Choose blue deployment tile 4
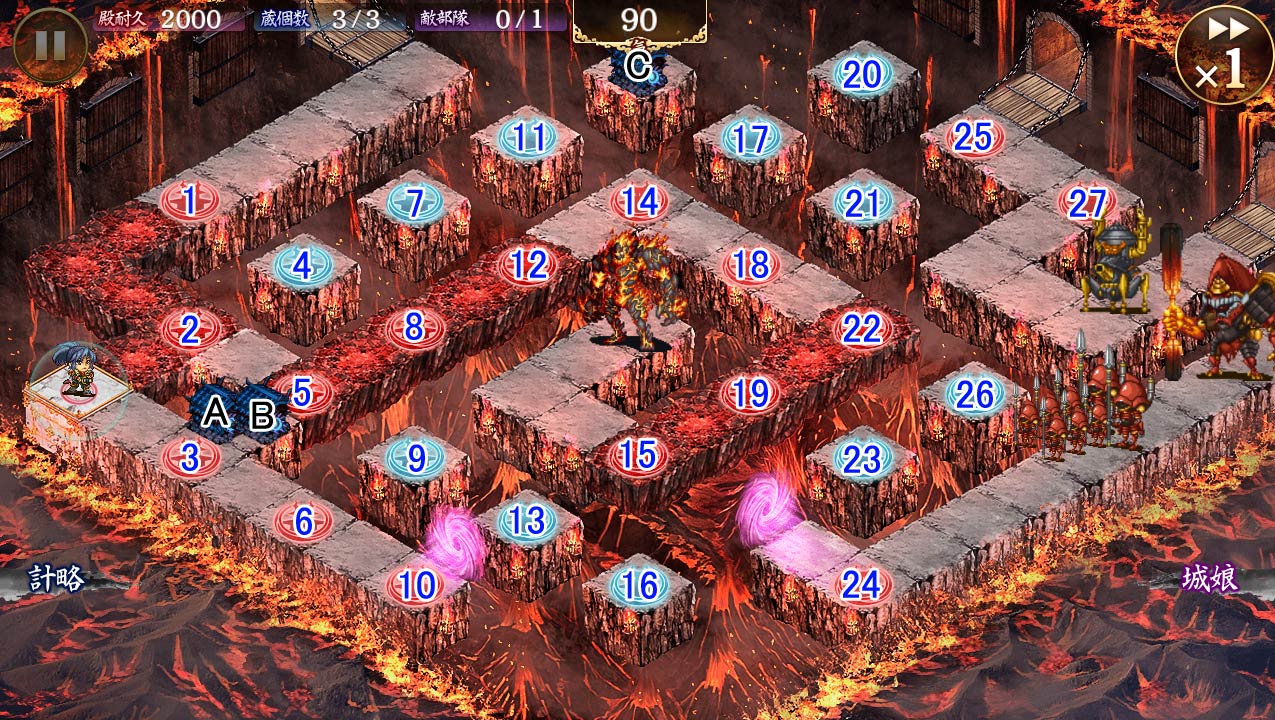1275x720 pixels. [x=302, y=266]
